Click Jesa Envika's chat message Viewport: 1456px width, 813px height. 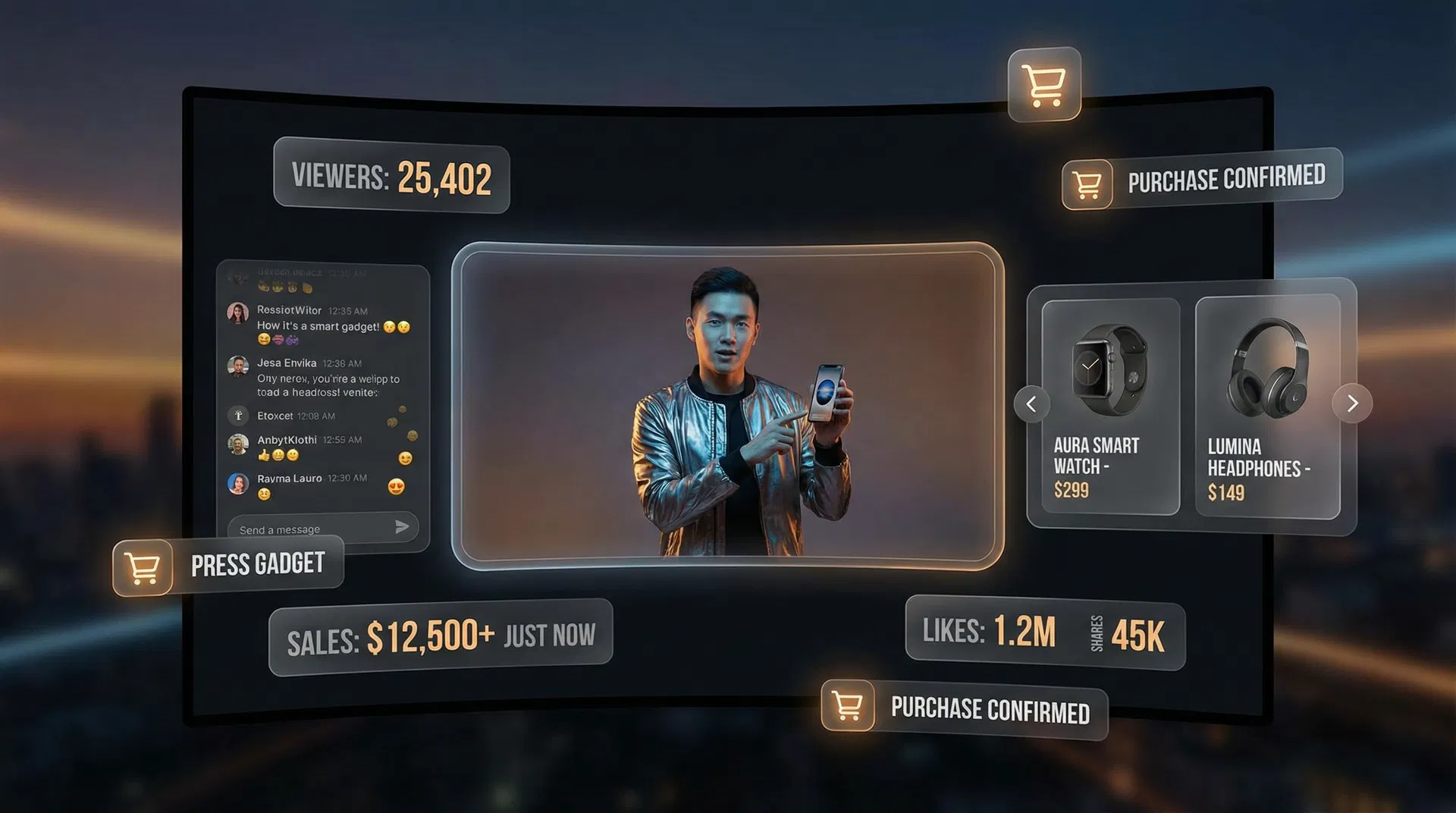coord(328,385)
